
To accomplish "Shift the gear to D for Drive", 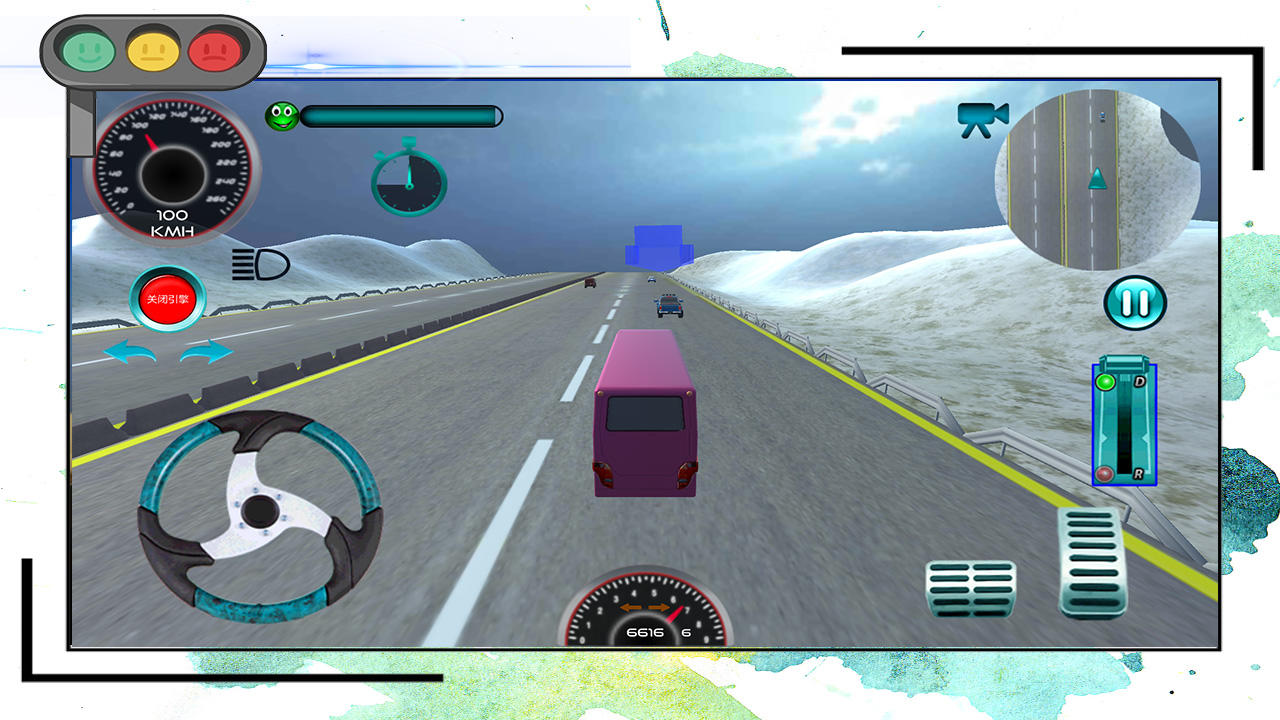I will coord(1141,382).
